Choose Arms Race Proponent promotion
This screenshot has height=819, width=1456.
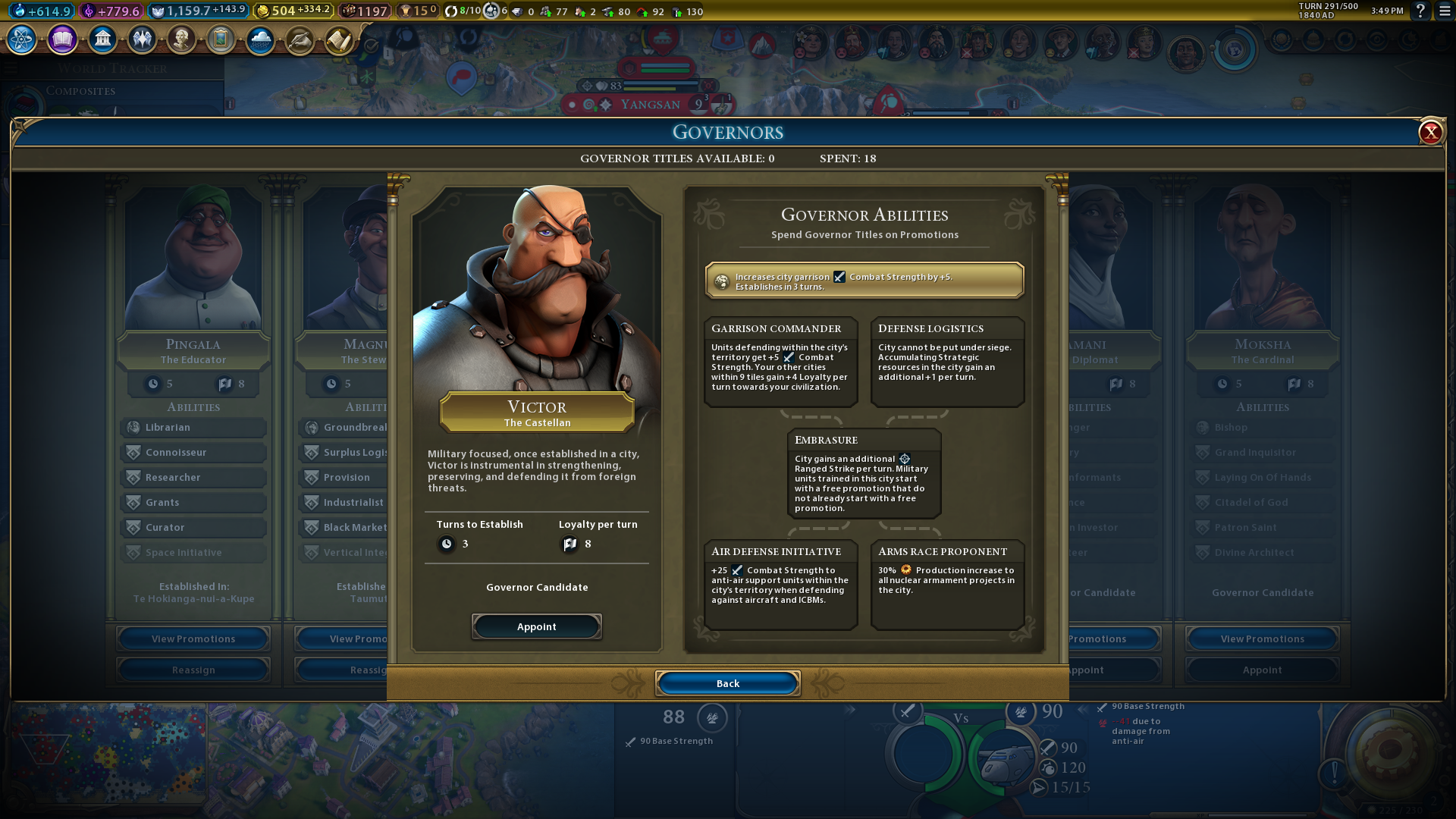947,584
